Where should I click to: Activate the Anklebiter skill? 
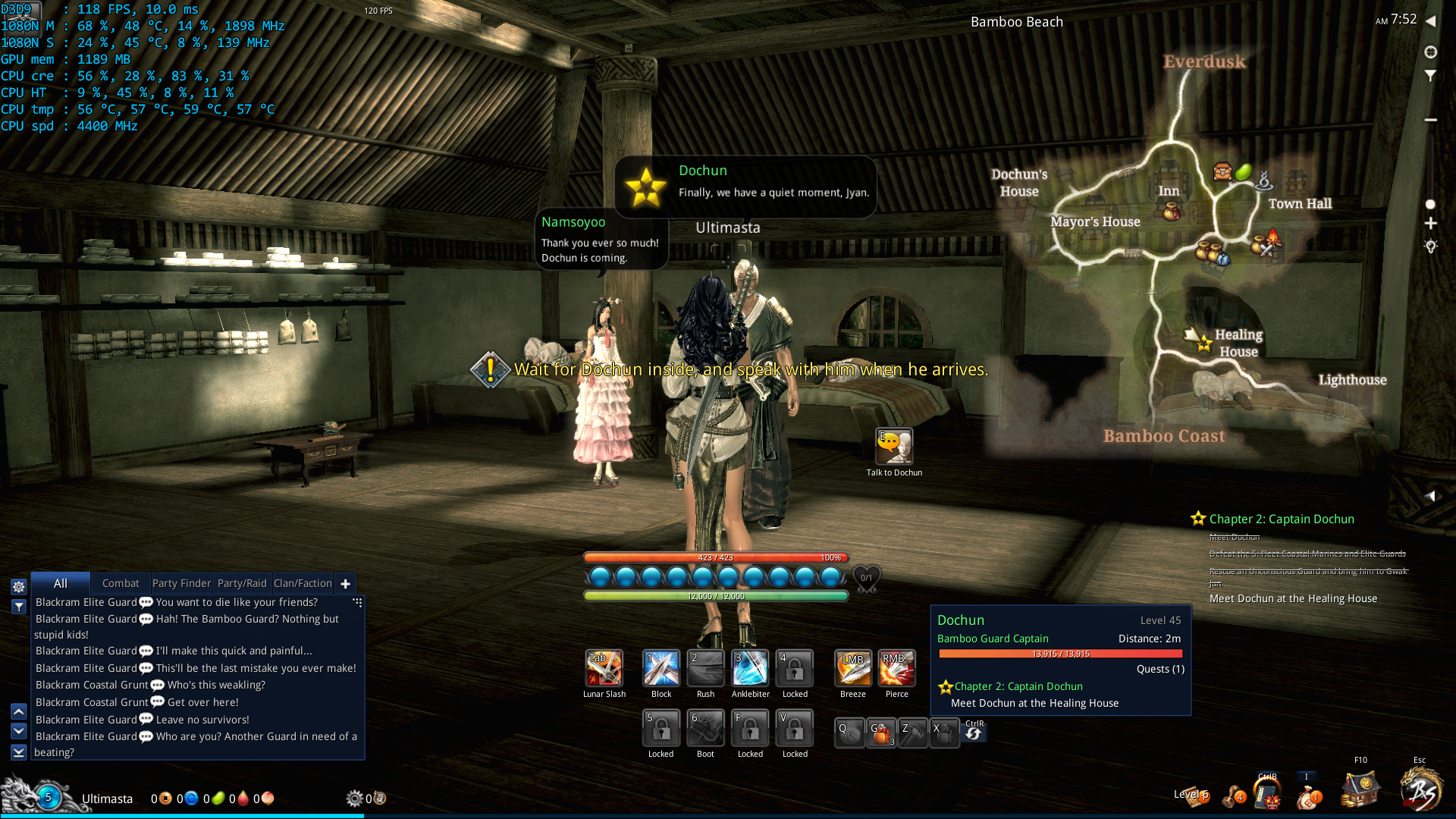(x=750, y=668)
